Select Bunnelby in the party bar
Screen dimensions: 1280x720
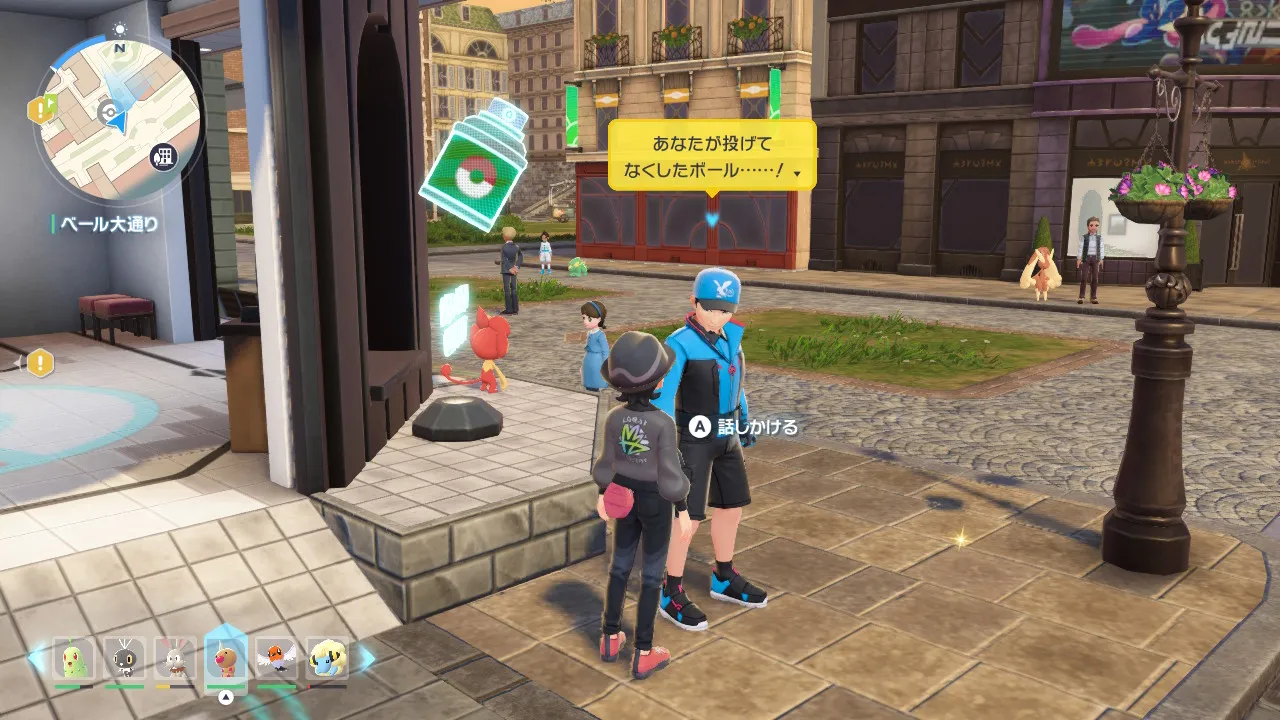[175, 658]
